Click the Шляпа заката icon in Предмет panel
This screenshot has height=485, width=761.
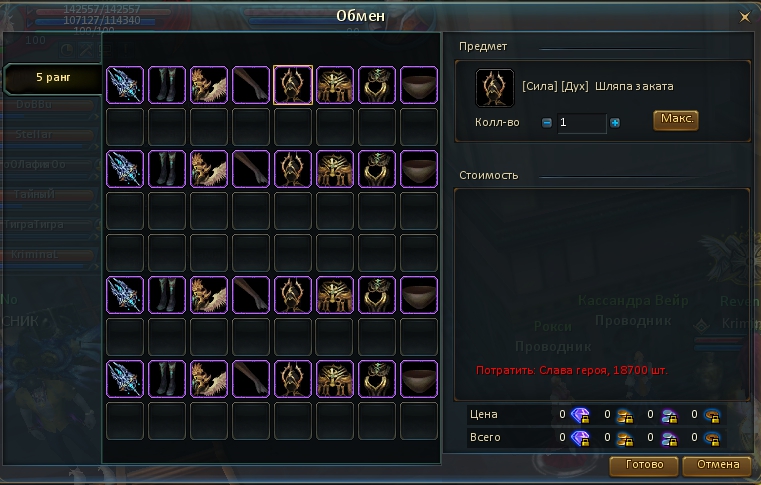(495, 87)
